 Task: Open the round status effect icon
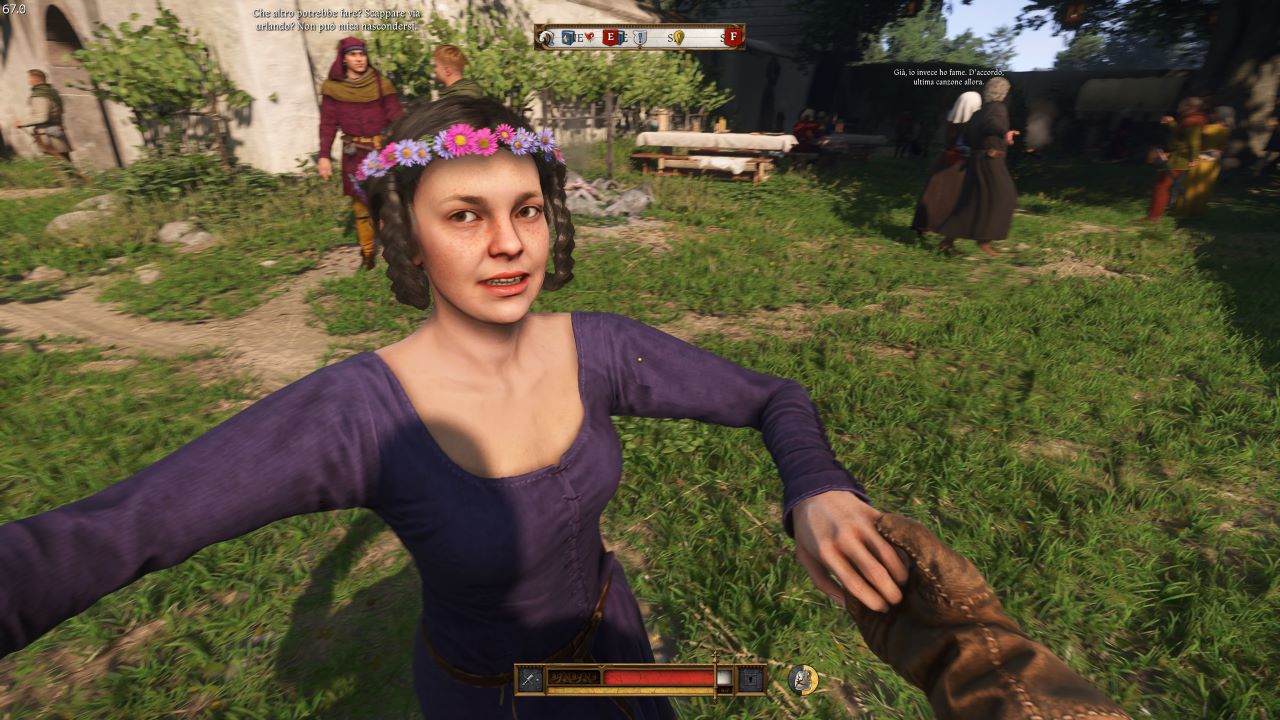[802, 679]
